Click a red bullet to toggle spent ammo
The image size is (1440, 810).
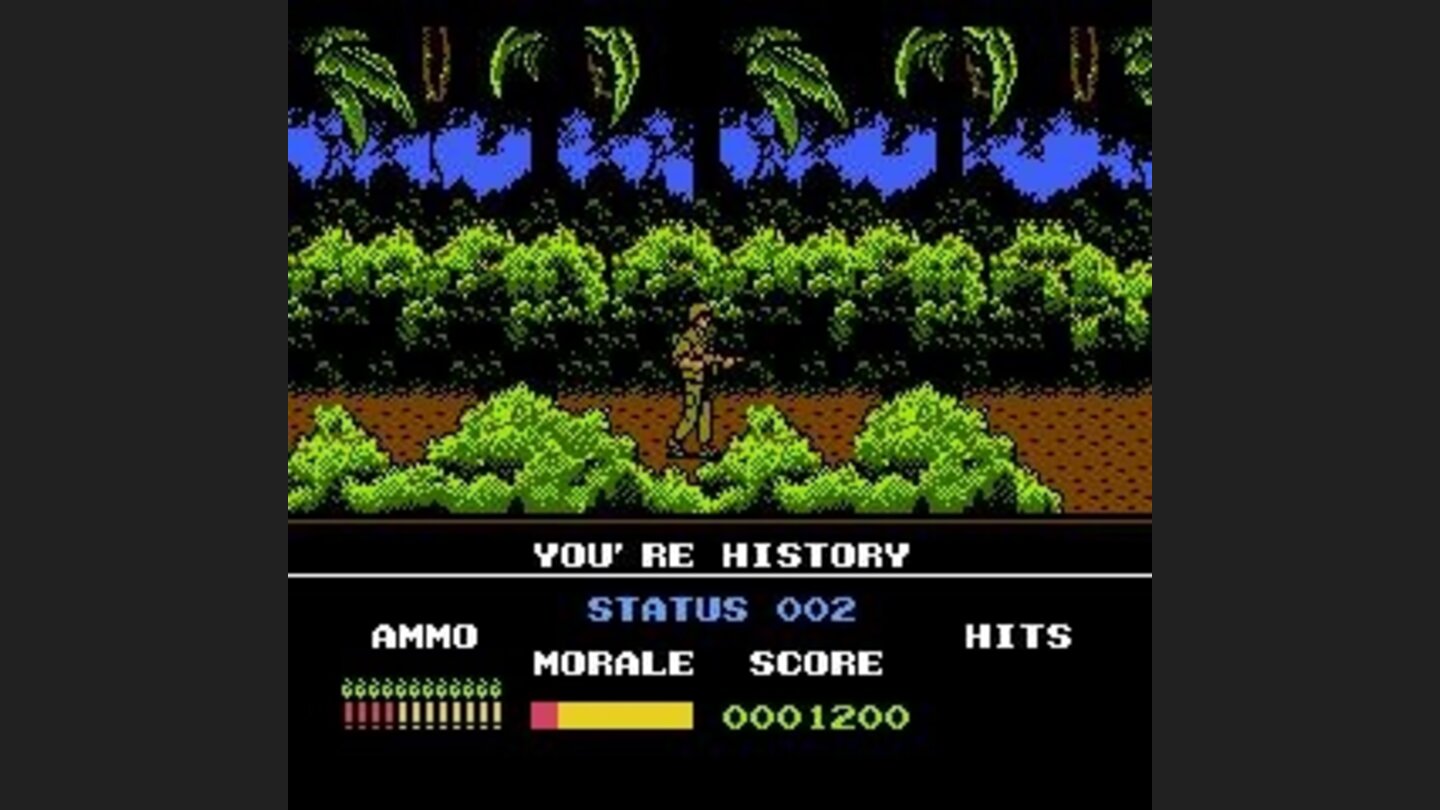click(360, 712)
